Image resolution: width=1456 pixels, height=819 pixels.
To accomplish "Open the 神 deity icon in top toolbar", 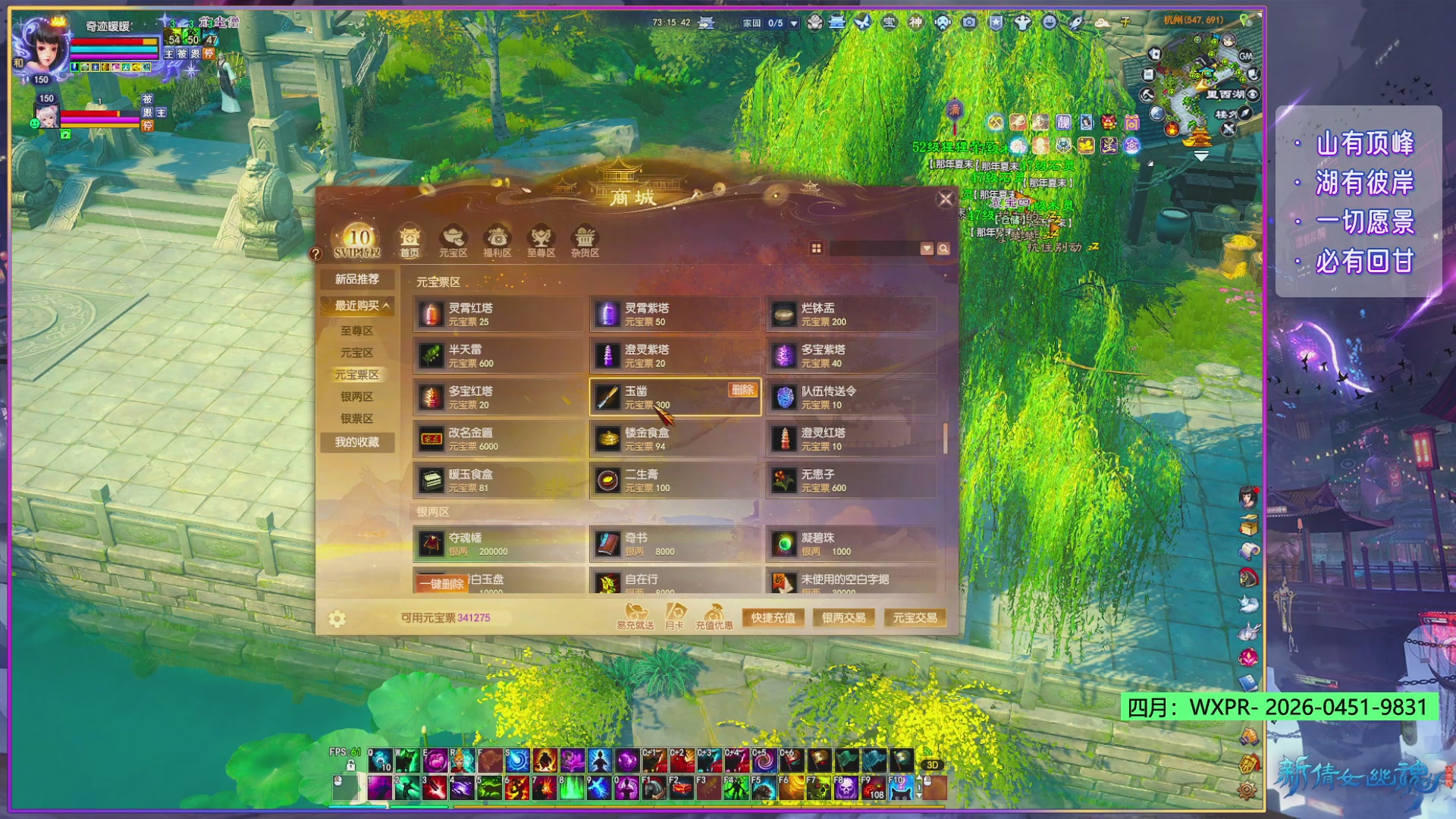I will [916, 24].
